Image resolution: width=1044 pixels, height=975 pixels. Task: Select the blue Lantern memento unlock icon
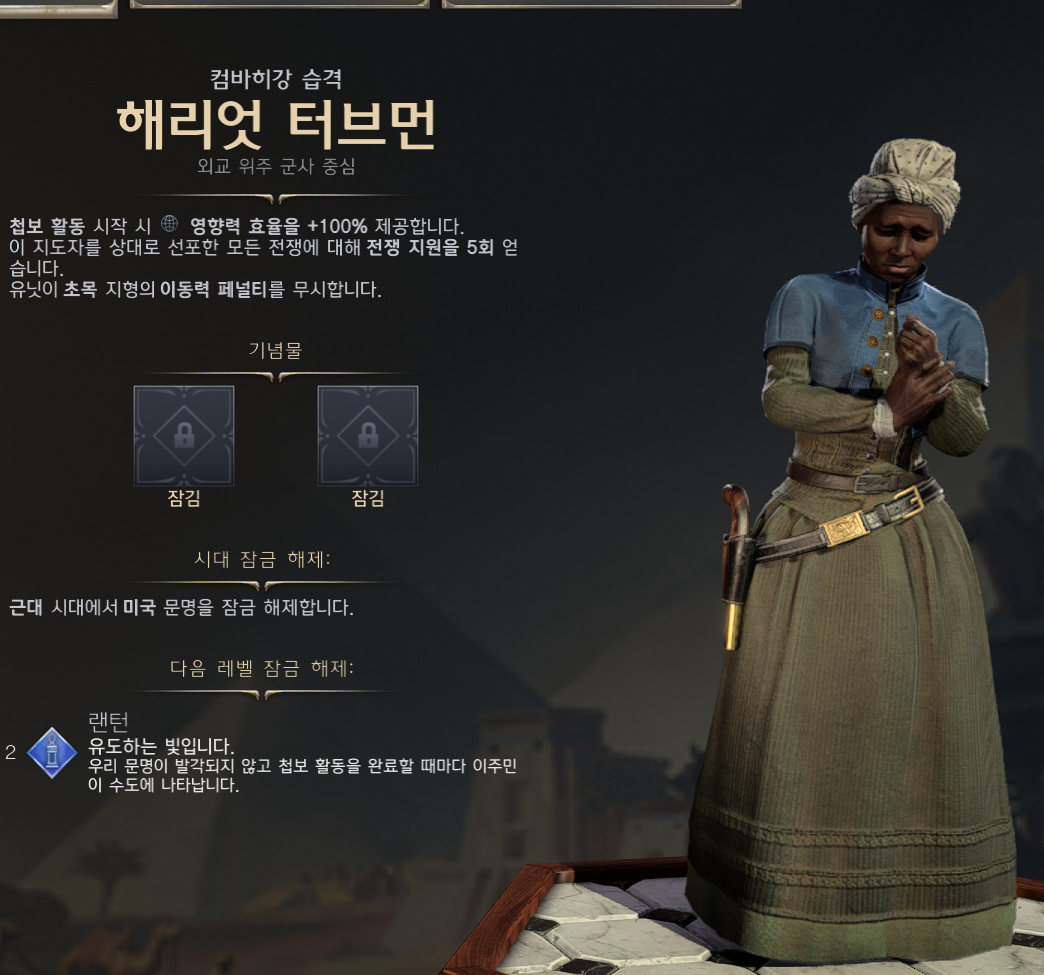pyautogui.click(x=52, y=752)
